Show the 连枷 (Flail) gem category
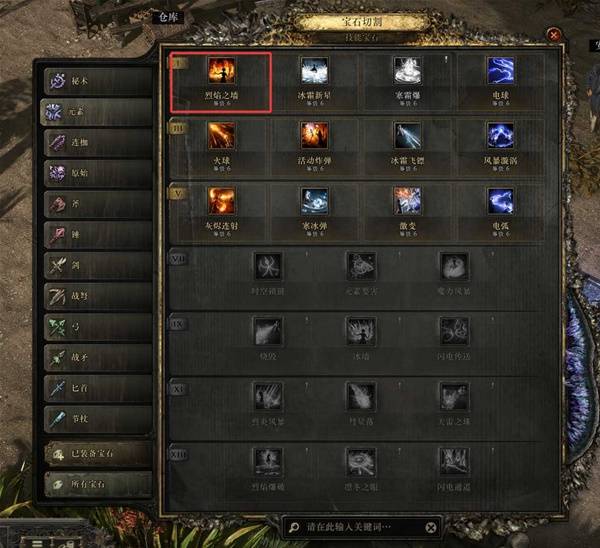600x548 pixels. [x=95, y=143]
